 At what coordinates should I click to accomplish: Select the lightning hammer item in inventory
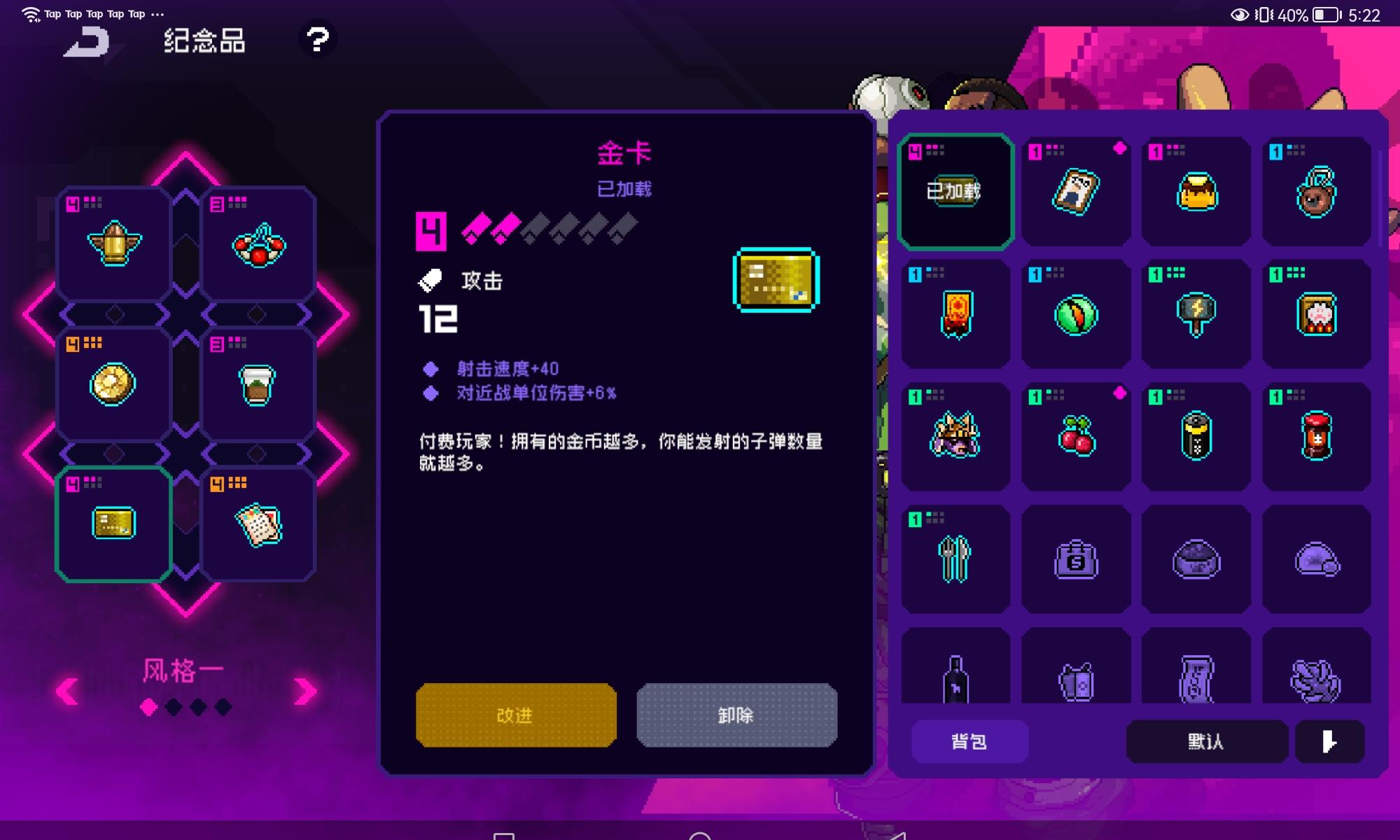click(1196, 314)
